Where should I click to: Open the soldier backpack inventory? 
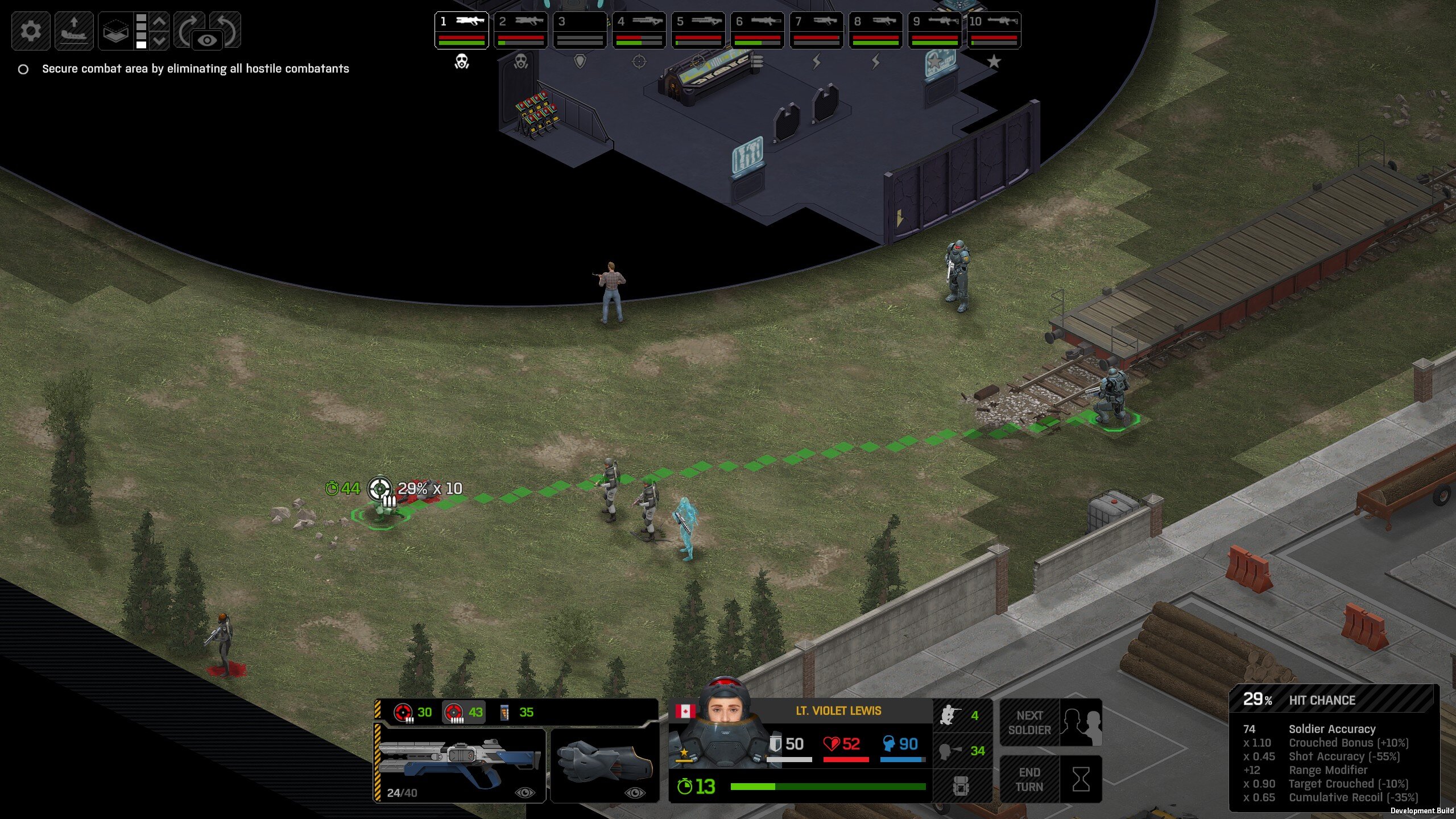point(961,786)
